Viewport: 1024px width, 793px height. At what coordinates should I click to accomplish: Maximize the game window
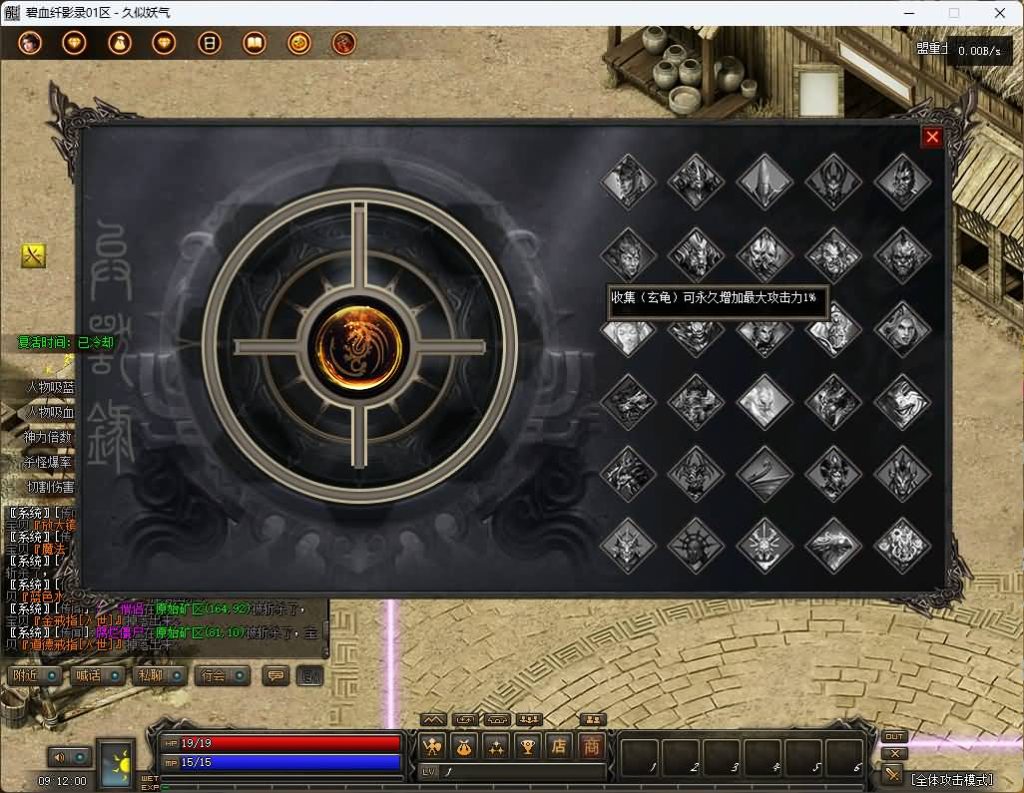(x=953, y=13)
